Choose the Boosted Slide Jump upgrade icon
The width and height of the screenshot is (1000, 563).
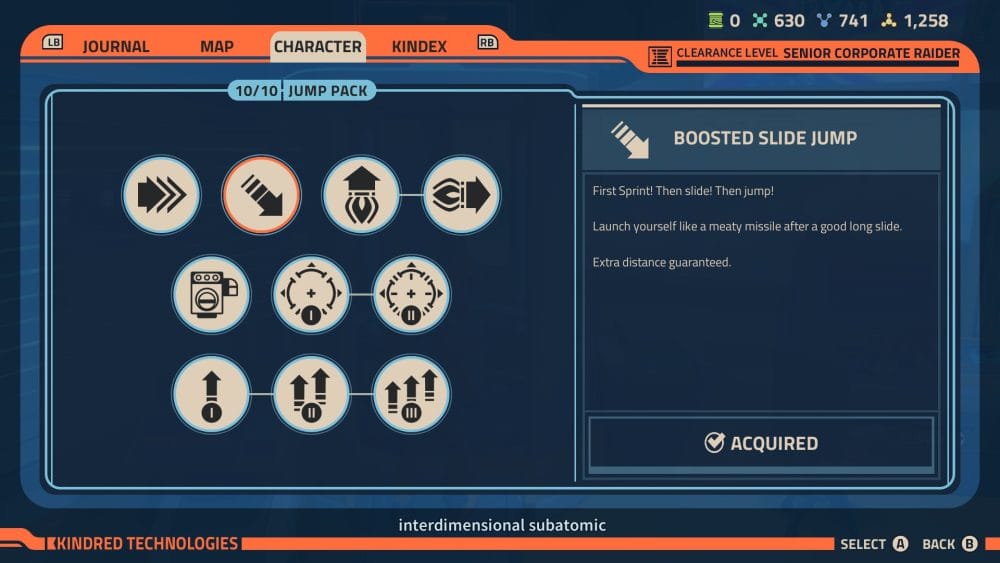[x=261, y=195]
